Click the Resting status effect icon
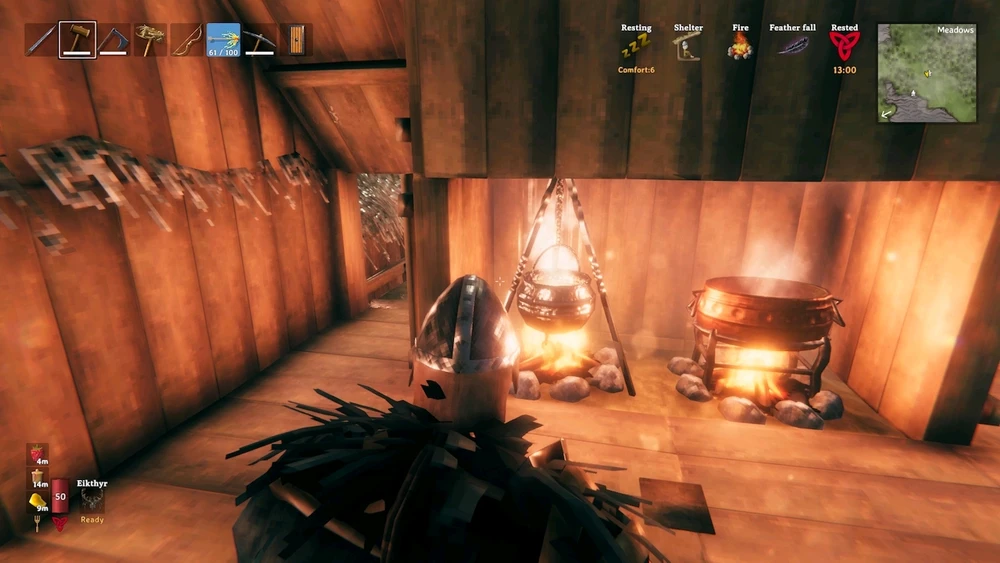The width and height of the screenshot is (1000, 563). pos(636,46)
